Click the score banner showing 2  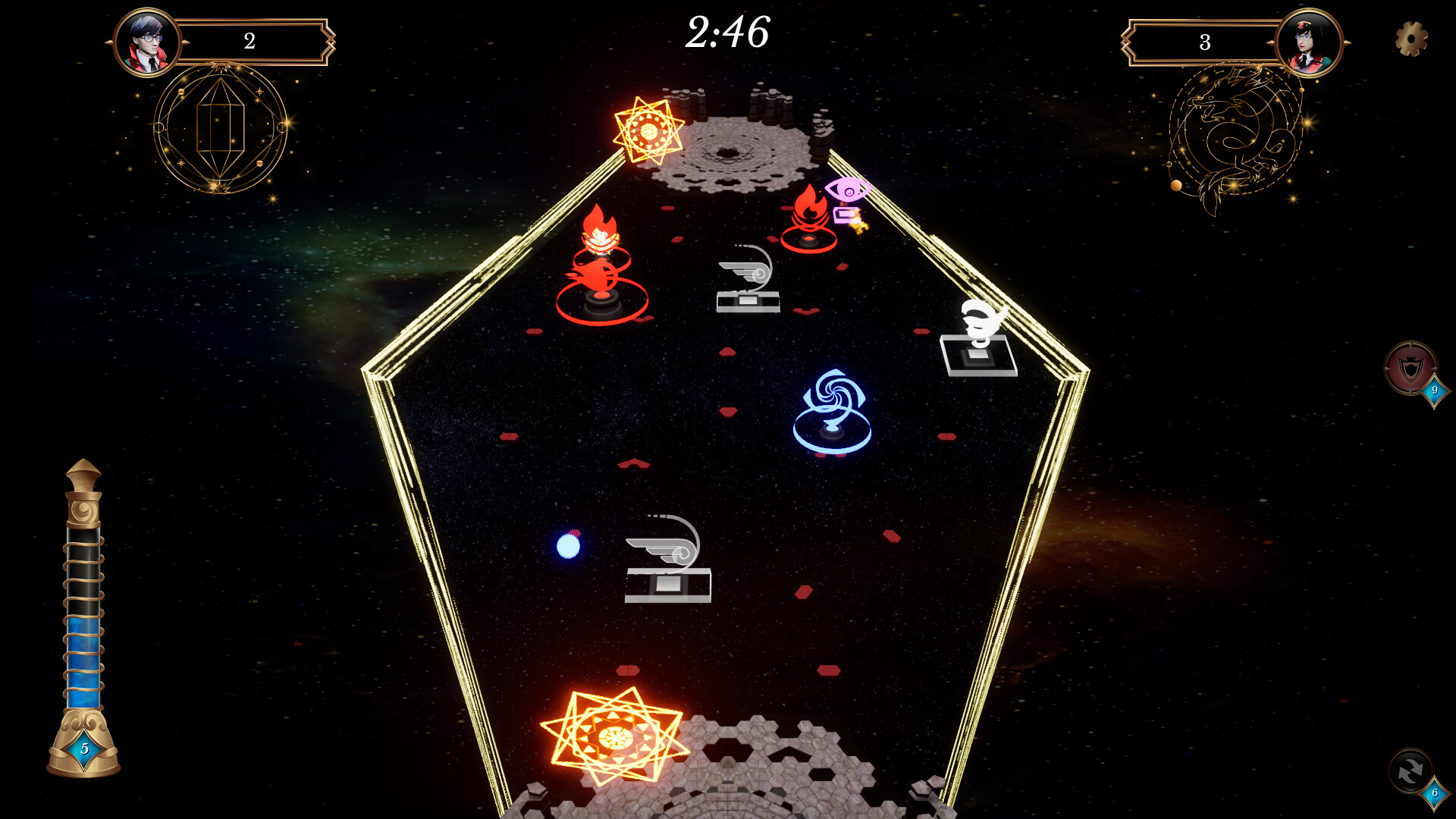tap(249, 42)
